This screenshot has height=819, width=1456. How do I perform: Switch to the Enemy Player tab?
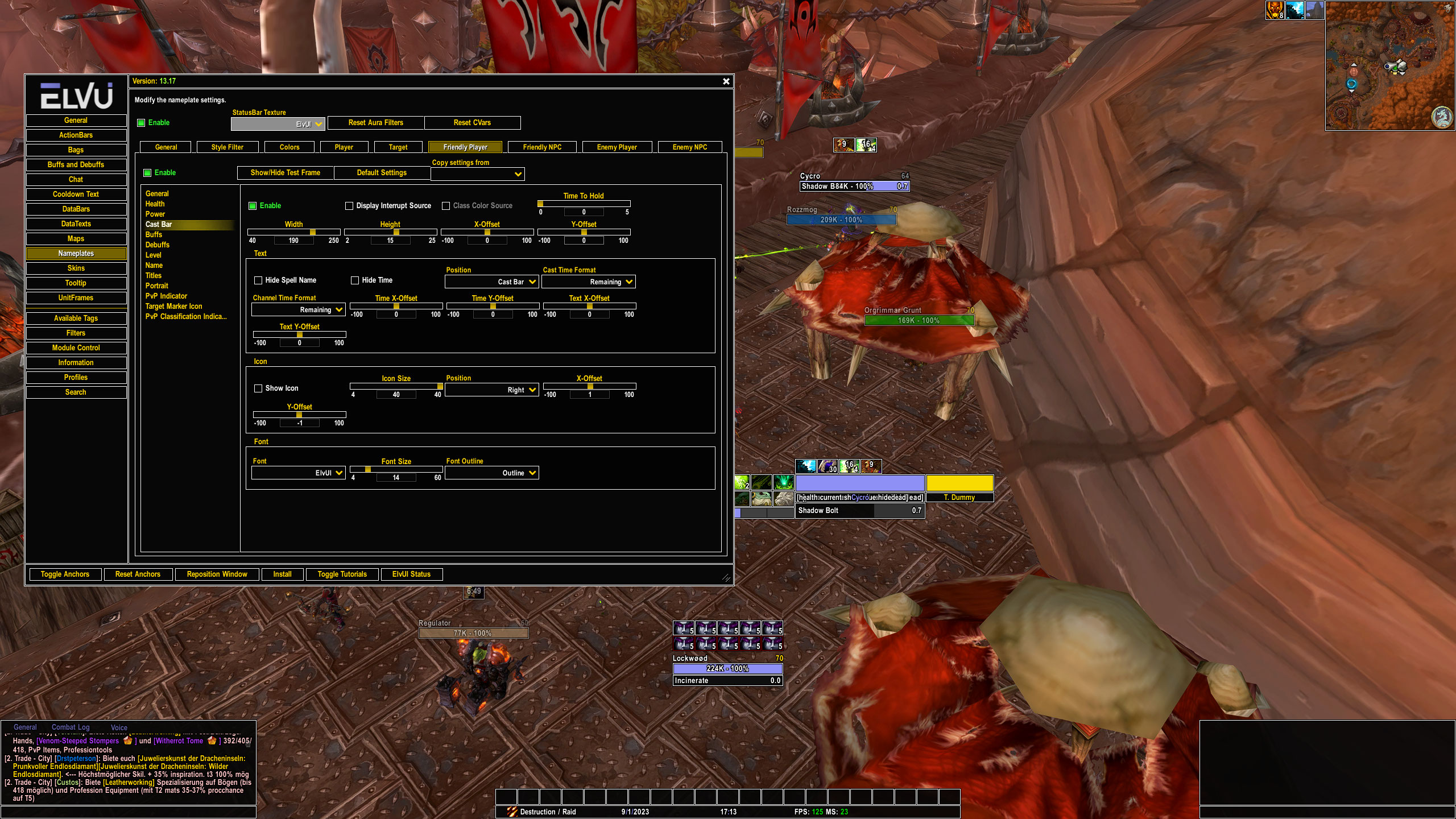[616, 147]
